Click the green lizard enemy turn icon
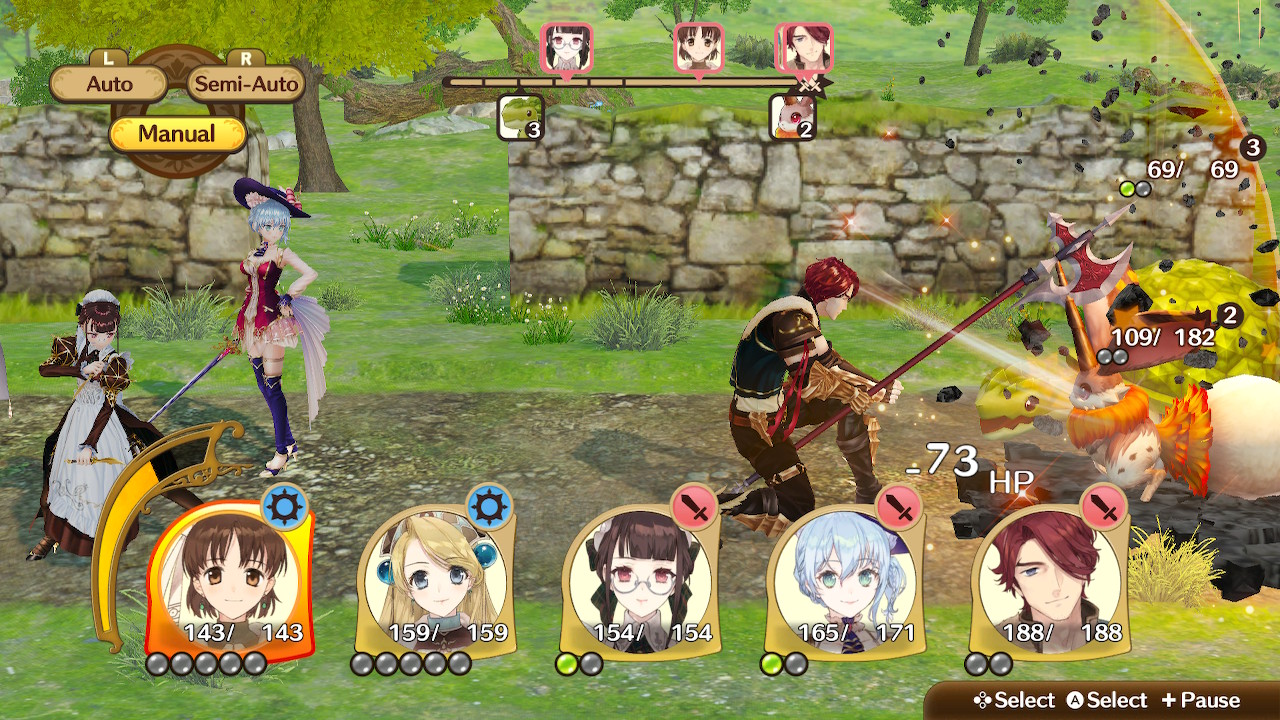Image resolution: width=1280 pixels, height=720 pixels. [x=520, y=117]
